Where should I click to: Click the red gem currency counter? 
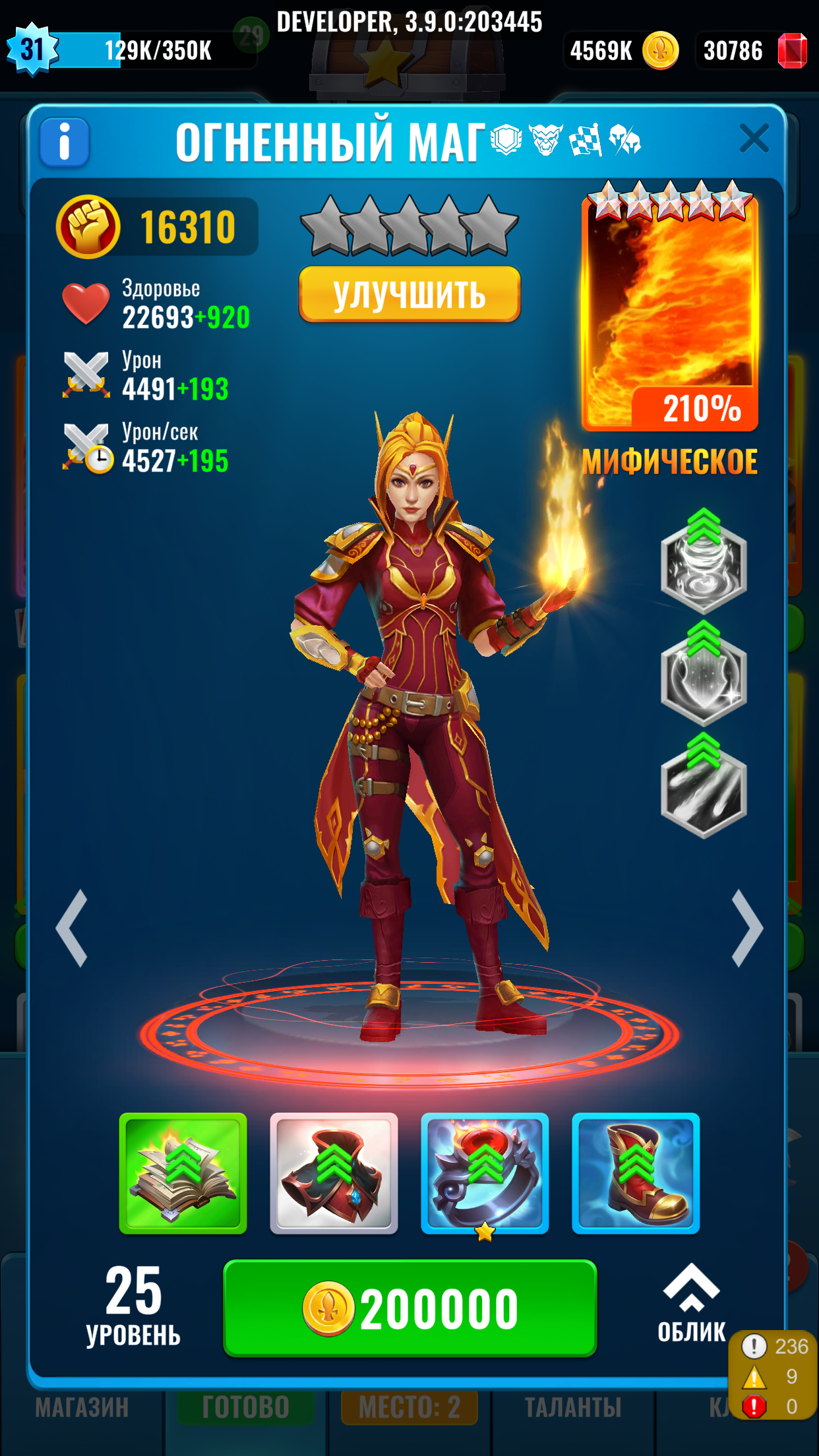[x=752, y=51]
